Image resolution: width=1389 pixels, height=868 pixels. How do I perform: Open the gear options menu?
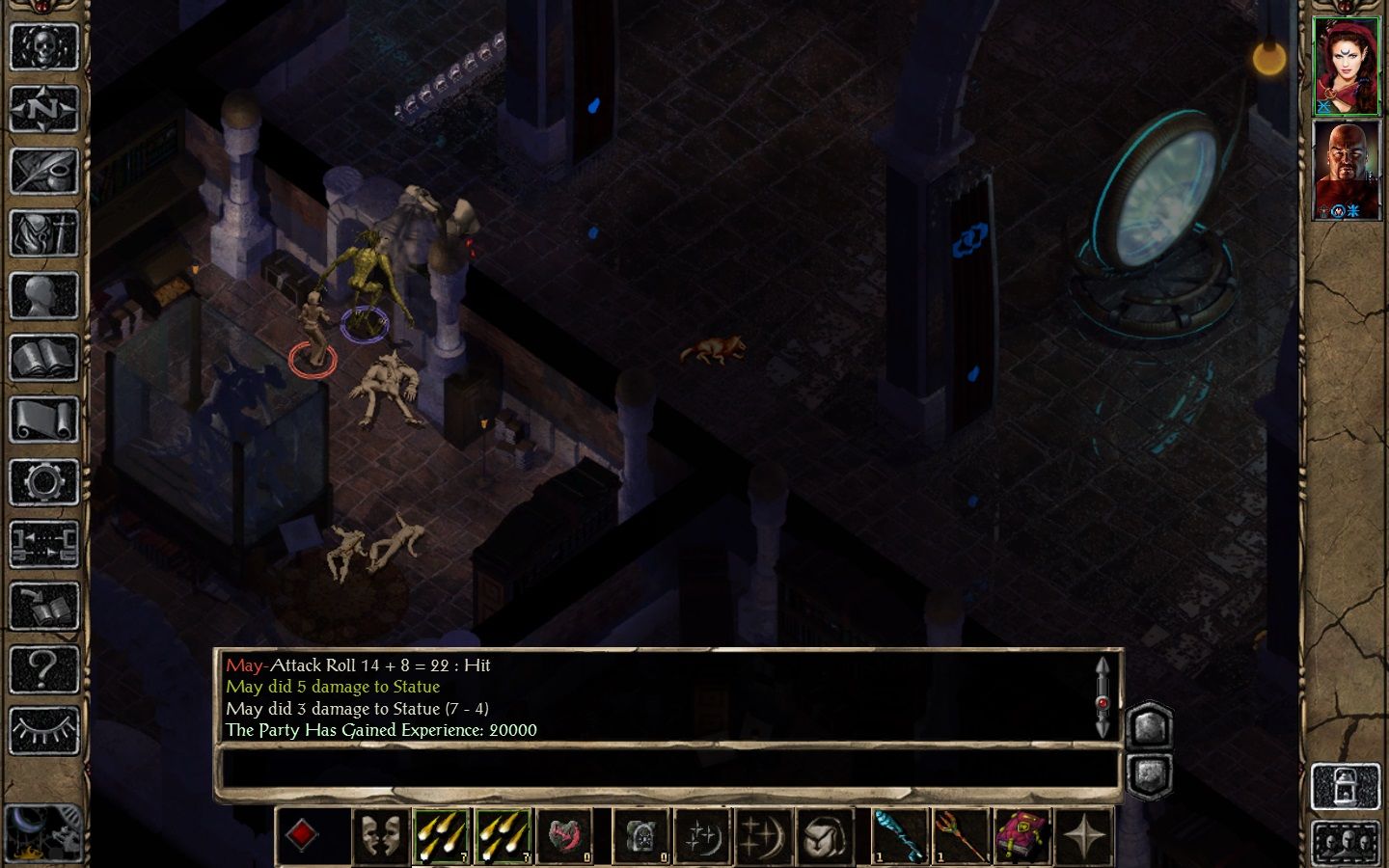(43, 482)
